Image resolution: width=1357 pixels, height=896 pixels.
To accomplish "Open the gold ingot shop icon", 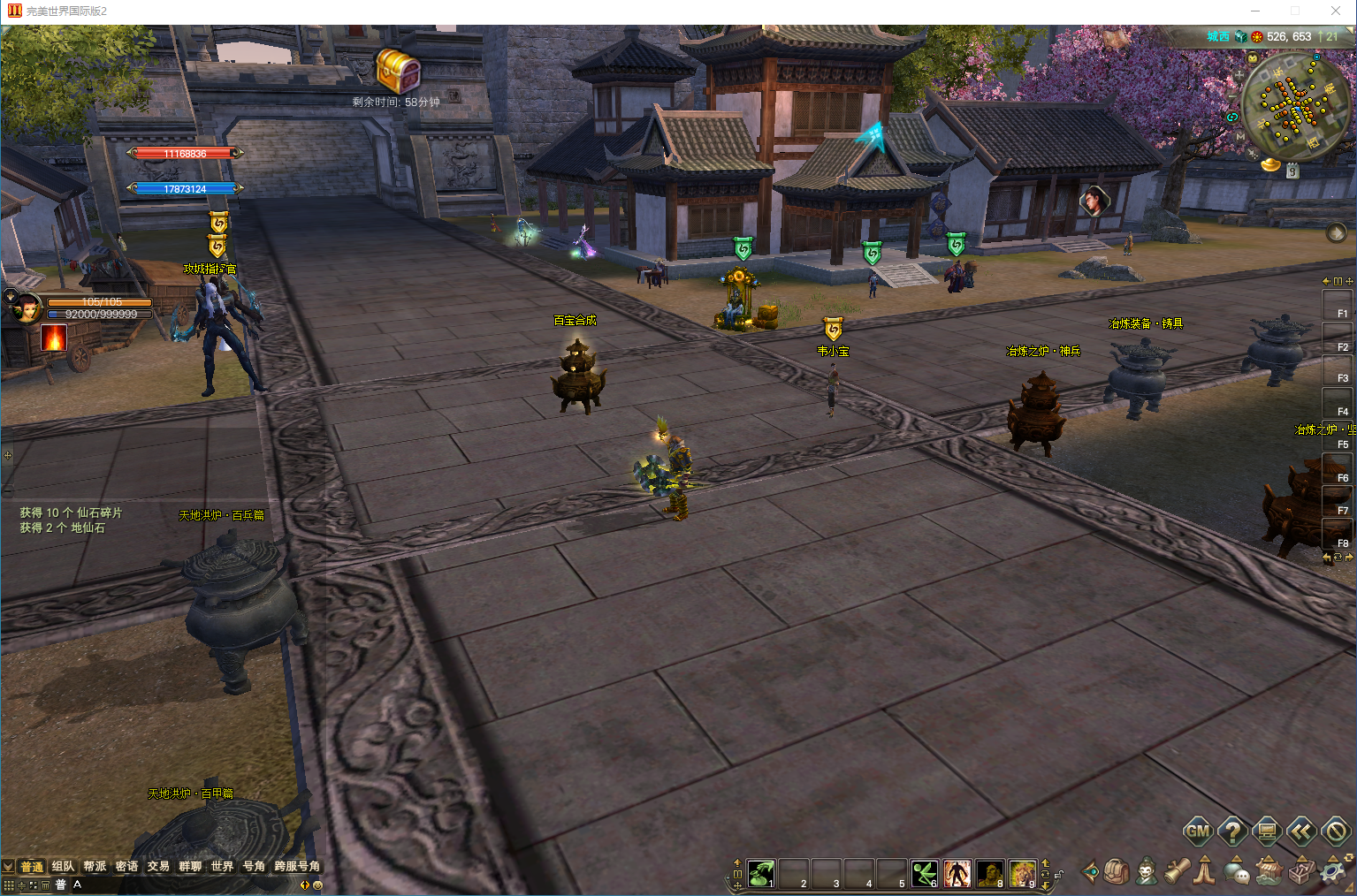I will click(x=1270, y=164).
